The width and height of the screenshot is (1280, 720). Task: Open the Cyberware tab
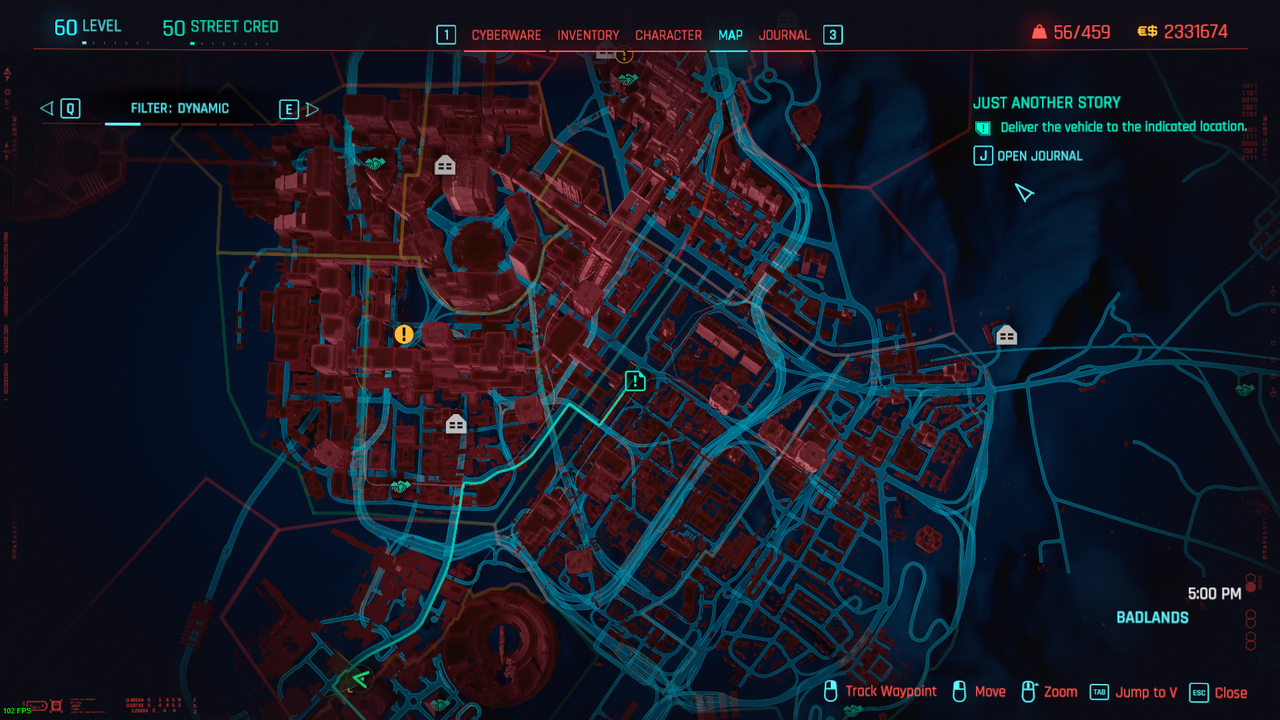pos(506,35)
